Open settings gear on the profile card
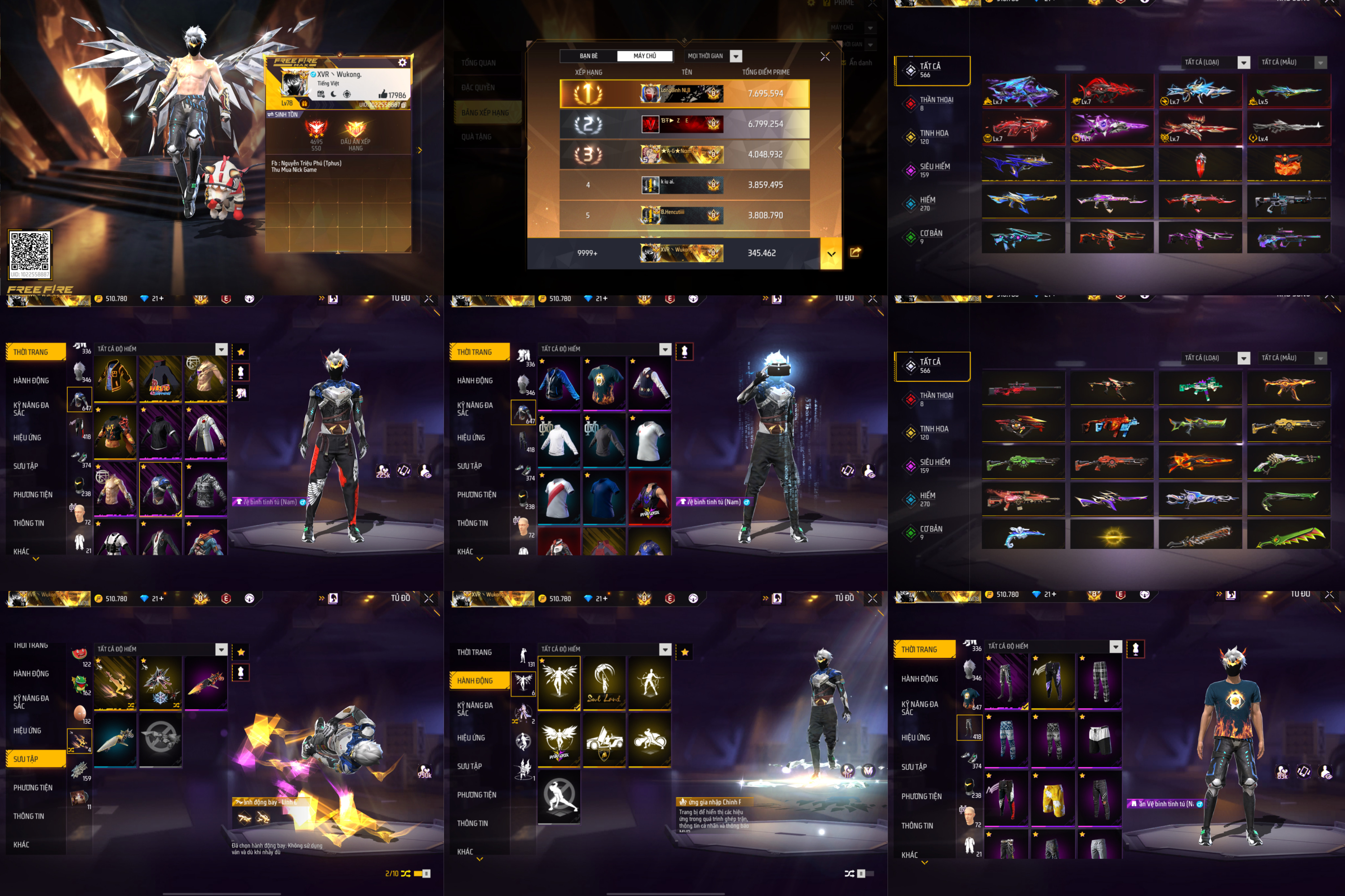The height and width of the screenshot is (896, 1345). pyautogui.click(x=402, y=62)
